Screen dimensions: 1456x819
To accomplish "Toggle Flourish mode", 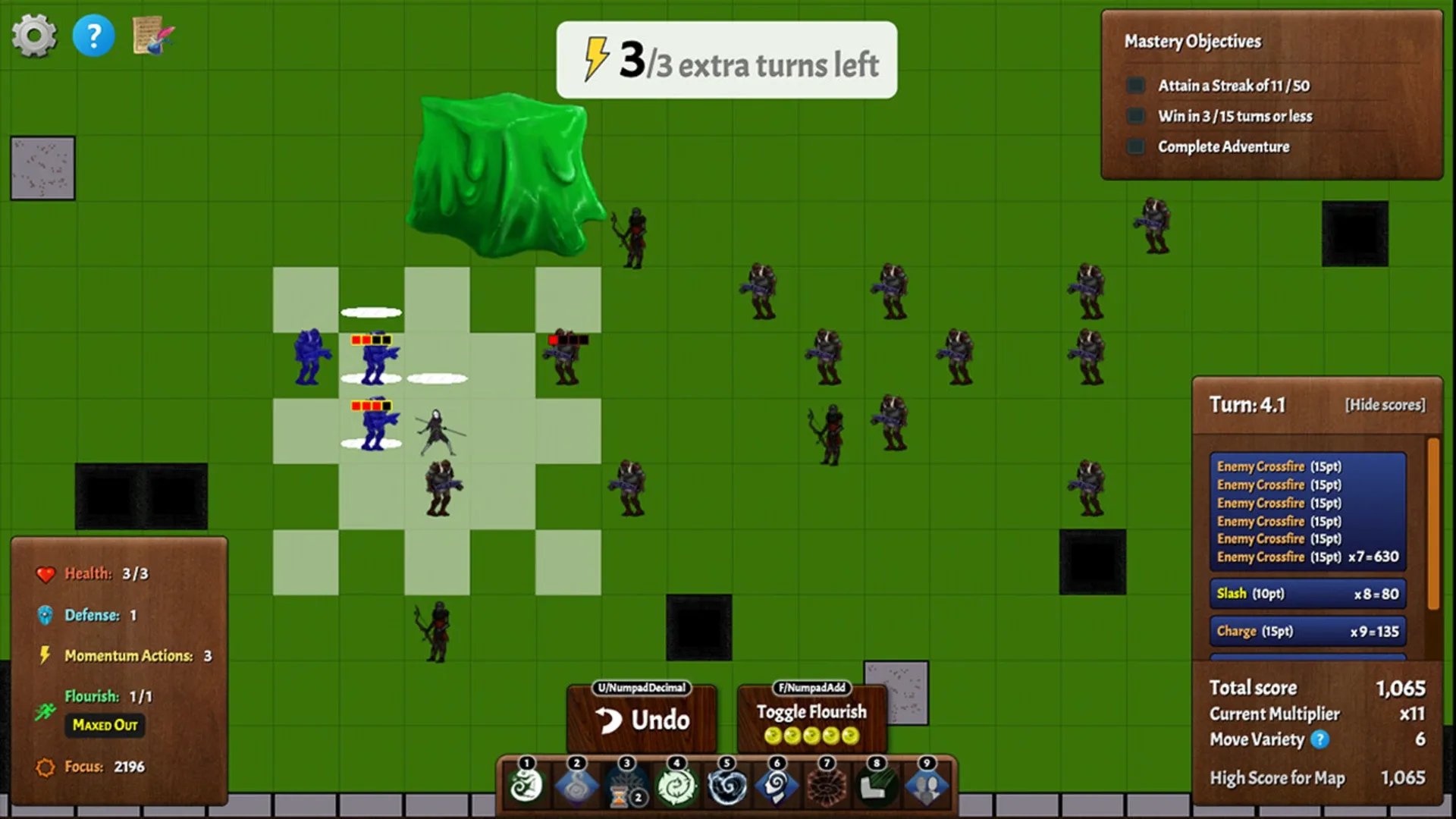I will (811, 712).
